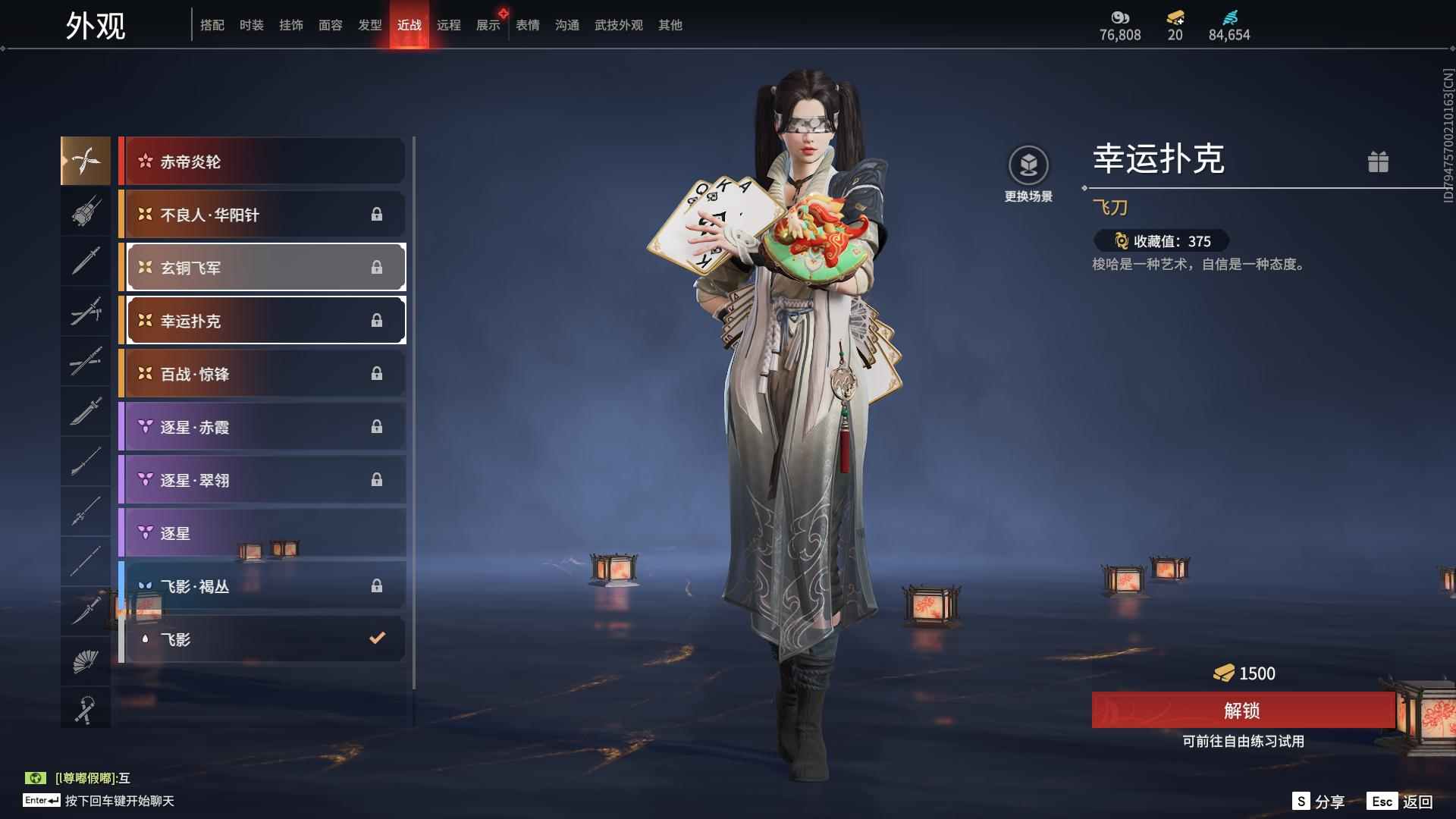Viewport: 1456px width, 819px height.
Task: Click the gift icon next to 幸运扑克 title
Action: pyautogui.click(x=1379, y=162)
